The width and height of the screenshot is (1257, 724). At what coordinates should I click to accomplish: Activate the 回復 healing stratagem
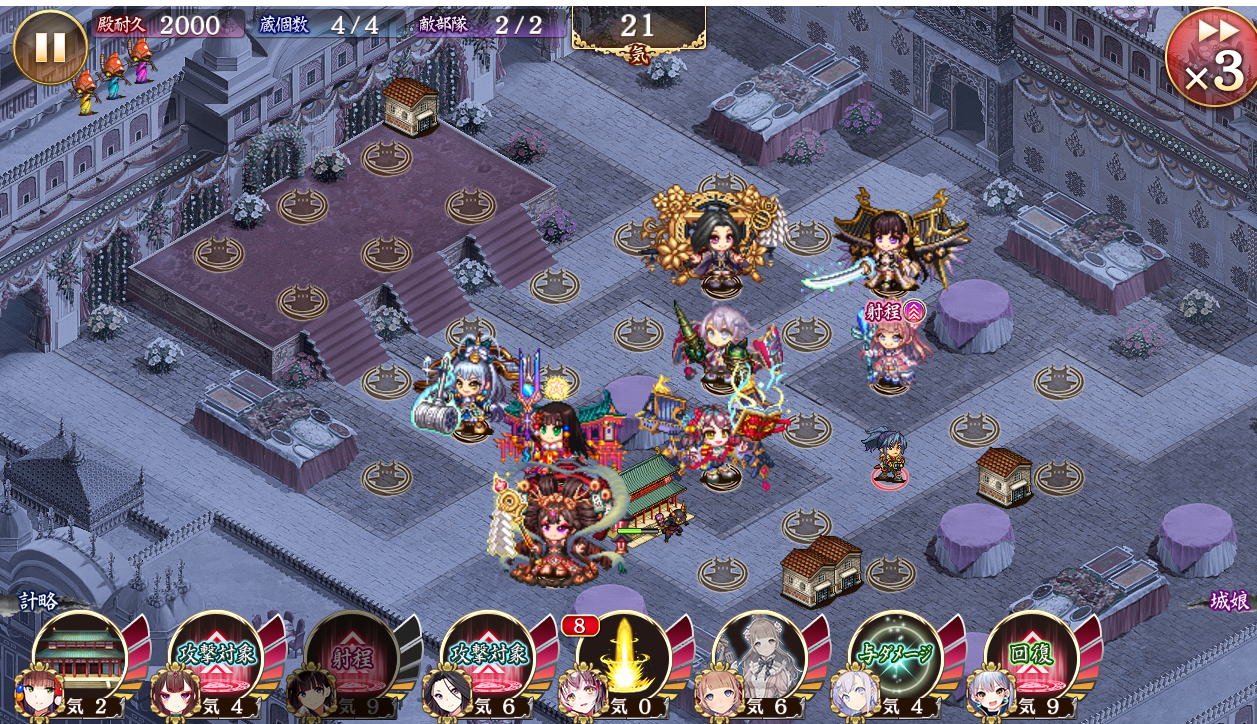(x=1032, y=655)
